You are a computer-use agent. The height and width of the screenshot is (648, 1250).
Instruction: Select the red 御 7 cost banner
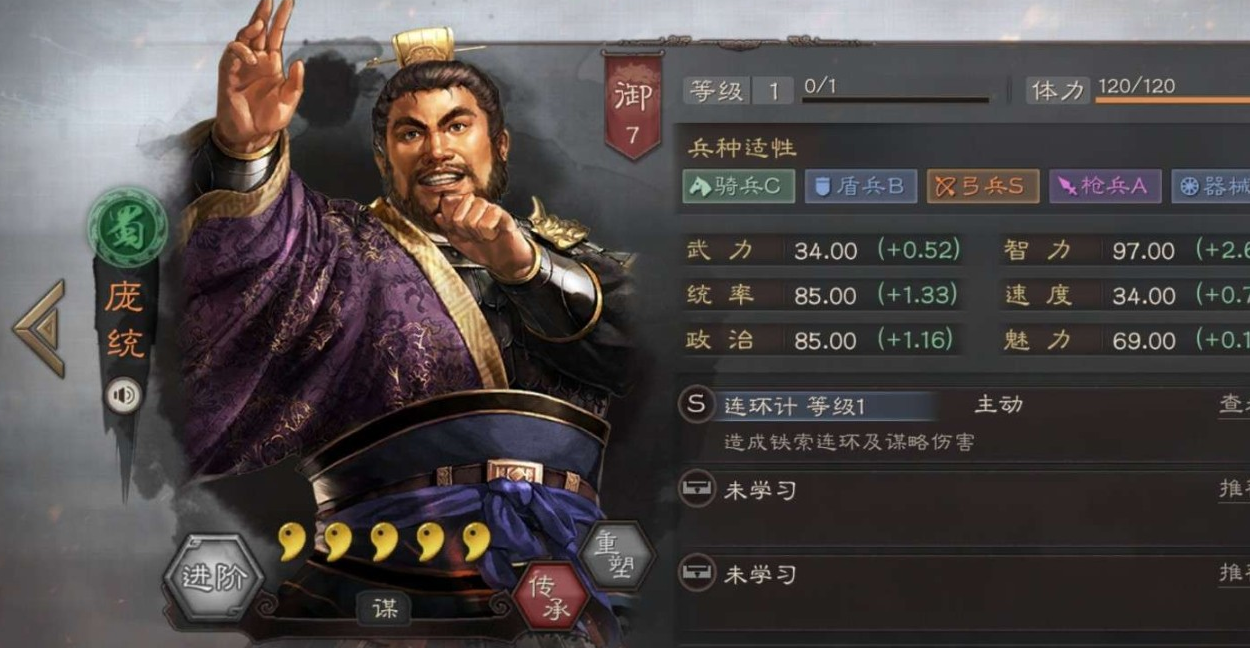click(633, 105)
